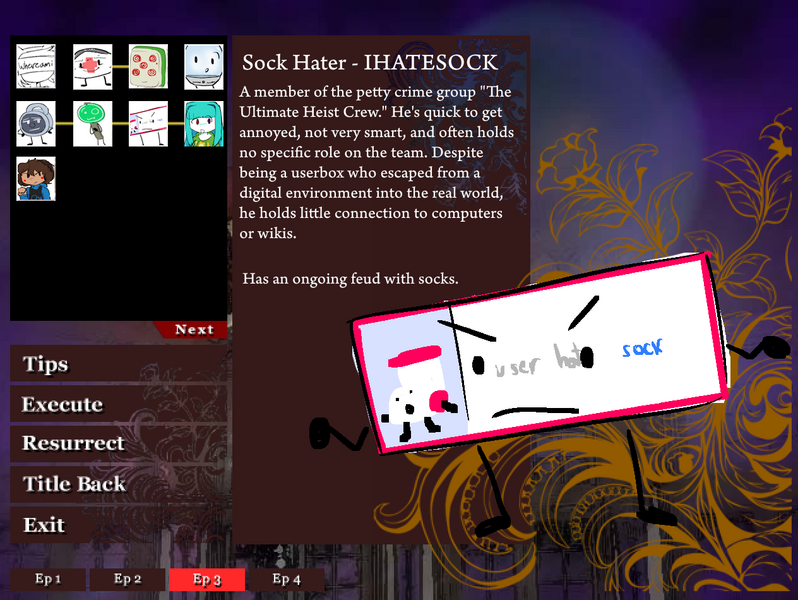Pick the light blue computer character portrait
This screenshot has height=600, width=798.
tap(204, 65)
